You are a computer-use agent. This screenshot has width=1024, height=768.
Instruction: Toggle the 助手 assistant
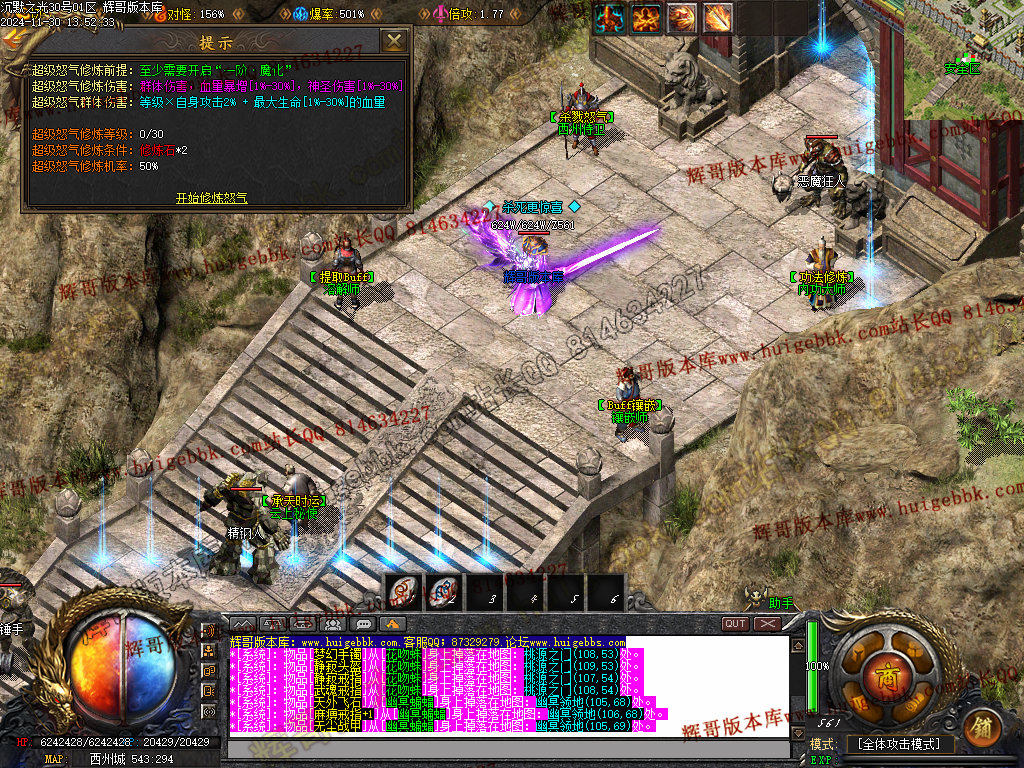781,603
